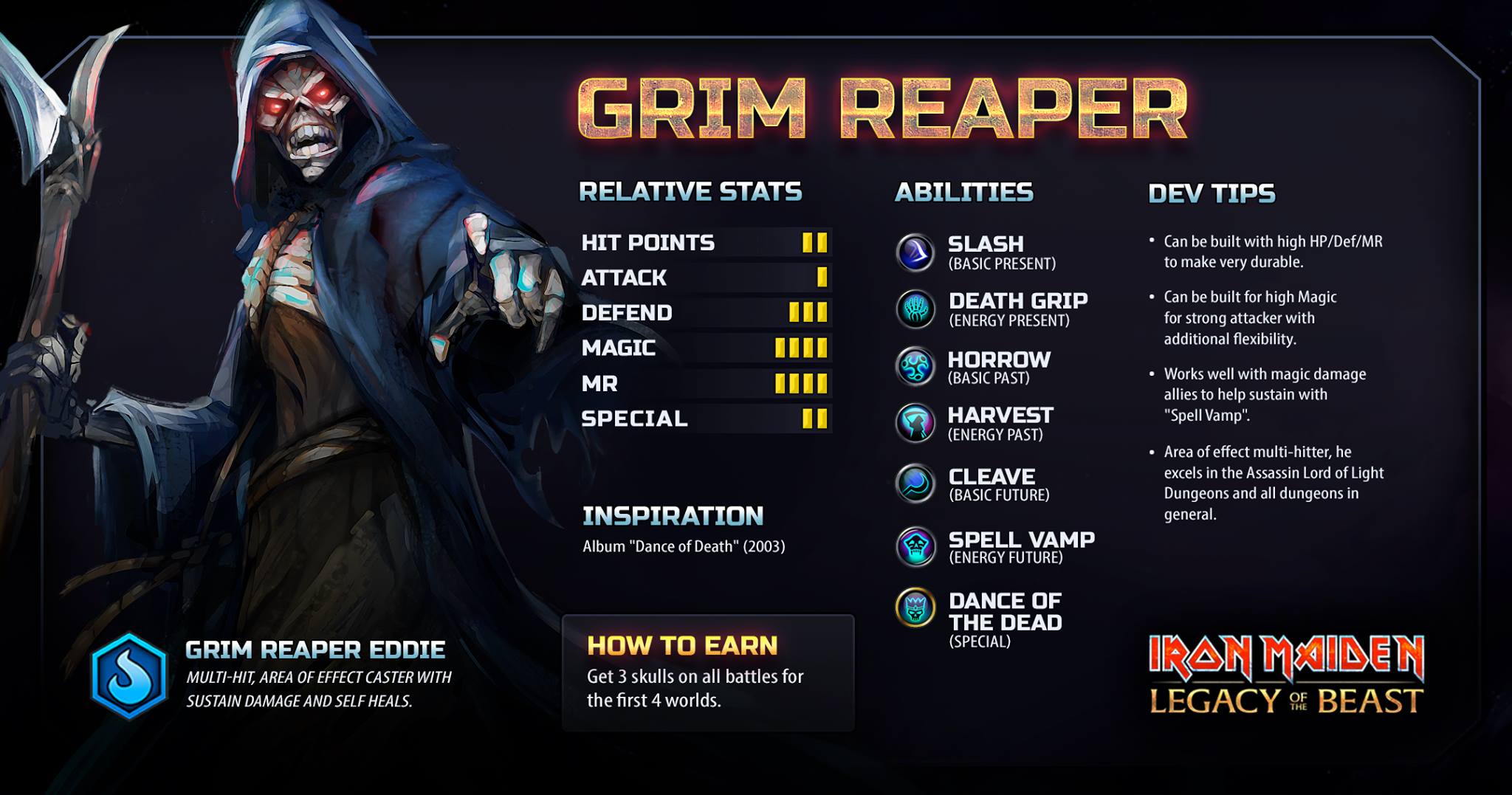Screen dimensions: 1512x795
Task: Click the blue flame class hexagon icon
Action: coord(129,676)
